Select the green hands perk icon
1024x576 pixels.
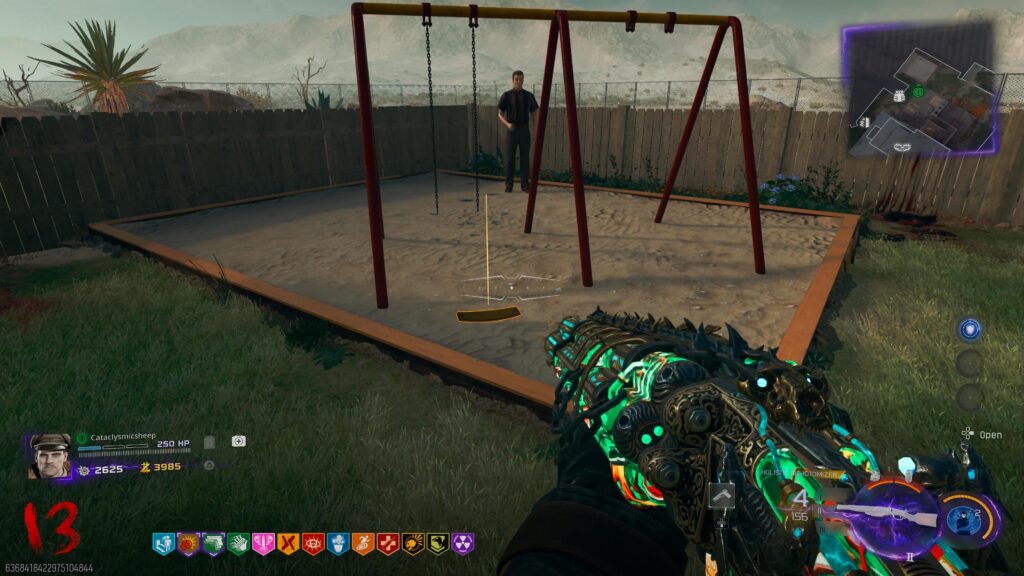coord(238,543)
